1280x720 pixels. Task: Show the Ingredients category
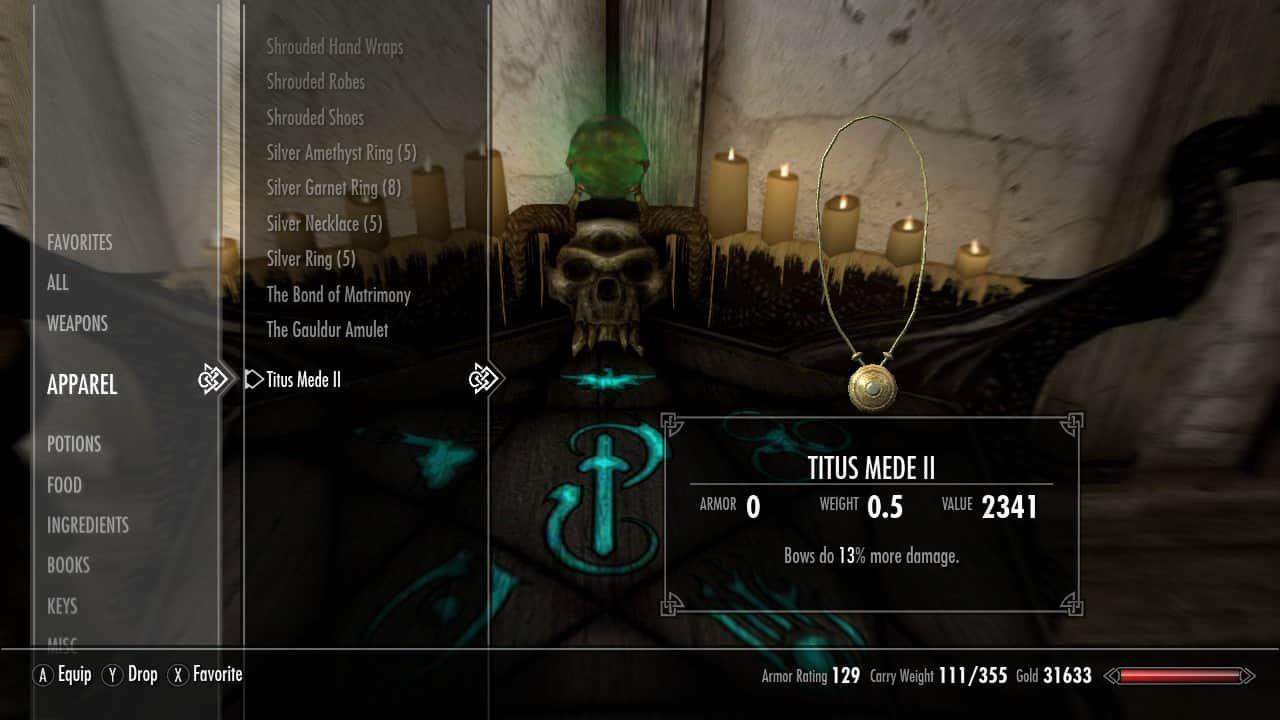point(88,525)
